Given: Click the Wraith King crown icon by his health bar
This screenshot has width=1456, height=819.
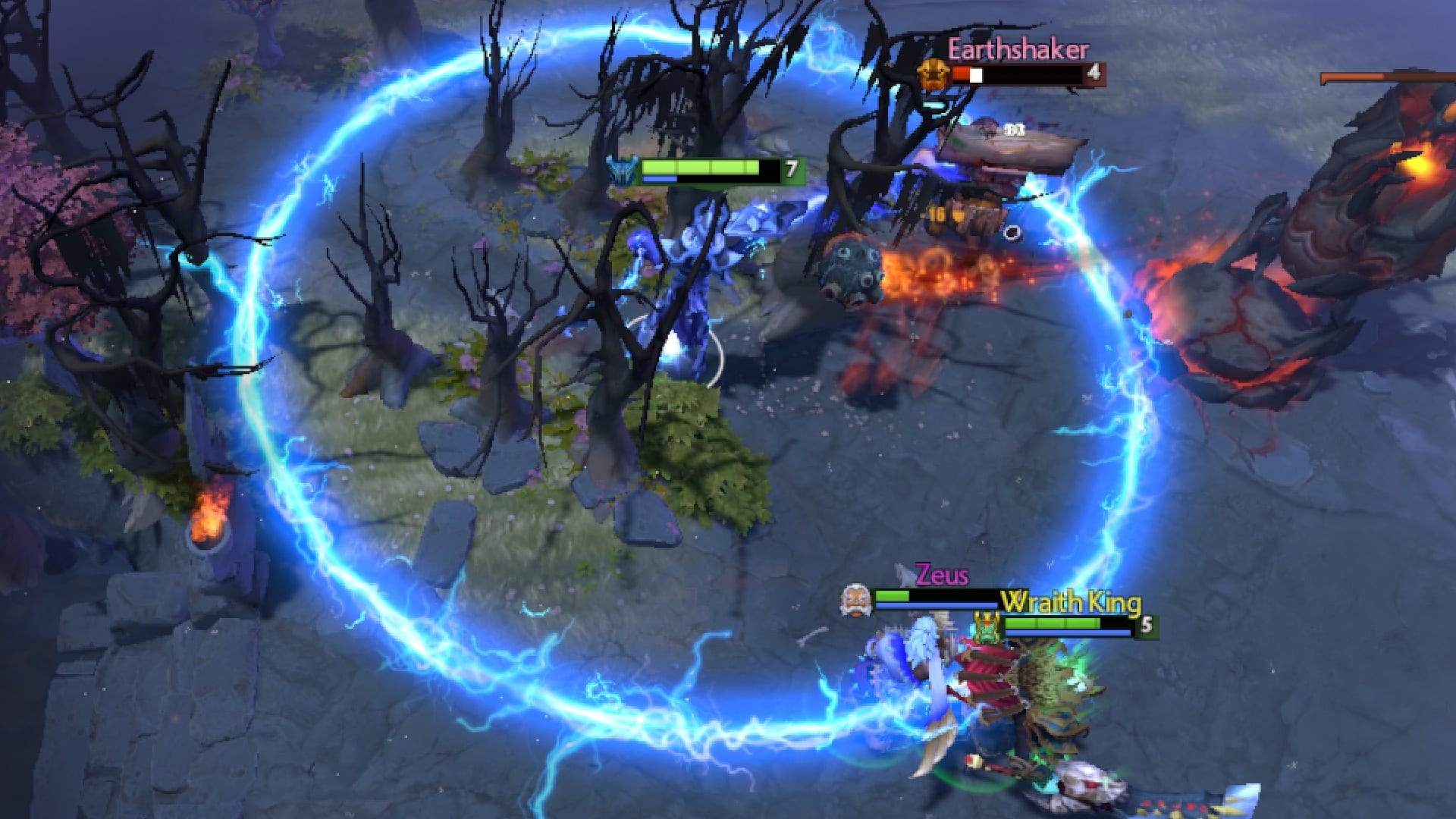Looking at the screenshot, I should tap(987, 627).
